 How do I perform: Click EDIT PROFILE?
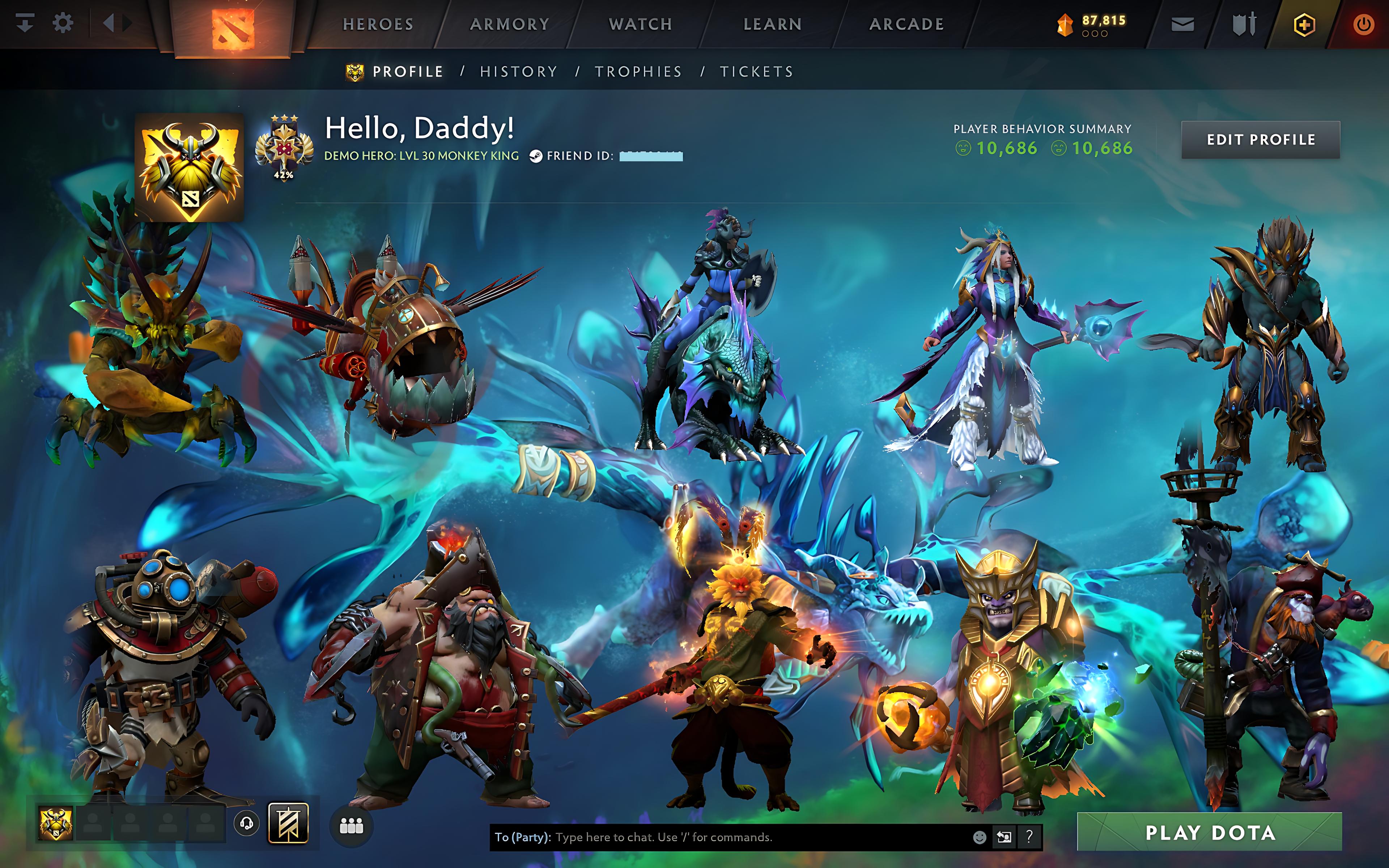1261,140
